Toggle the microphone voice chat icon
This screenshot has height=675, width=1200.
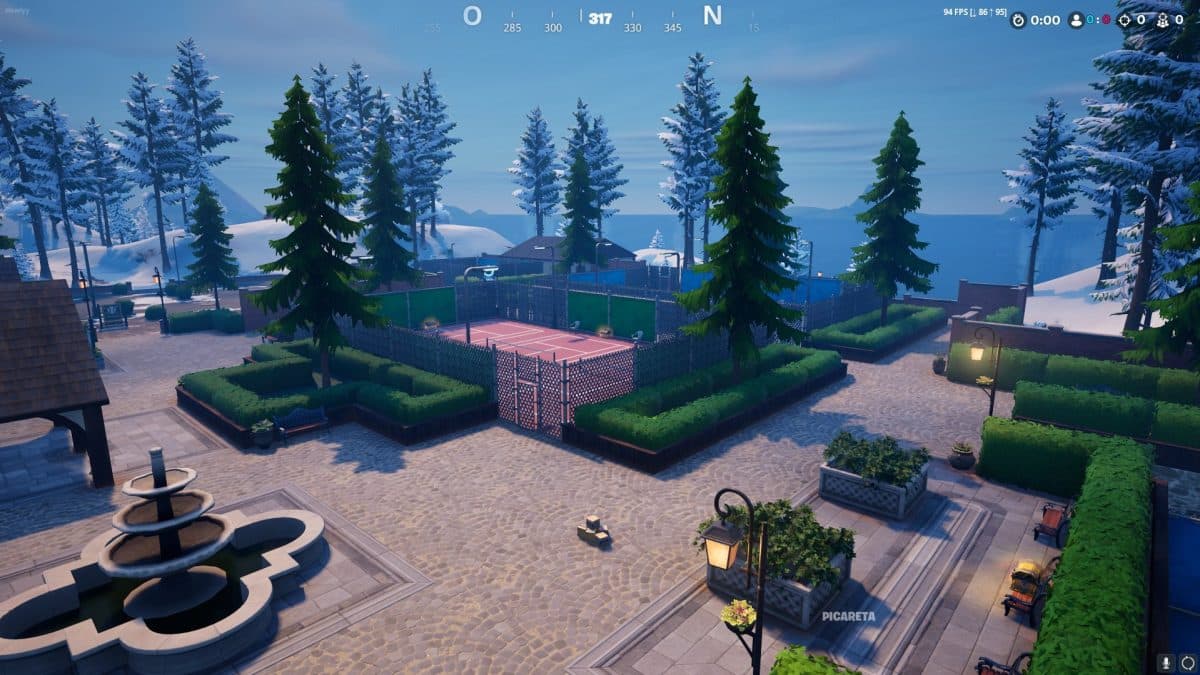pos(1165,662)
